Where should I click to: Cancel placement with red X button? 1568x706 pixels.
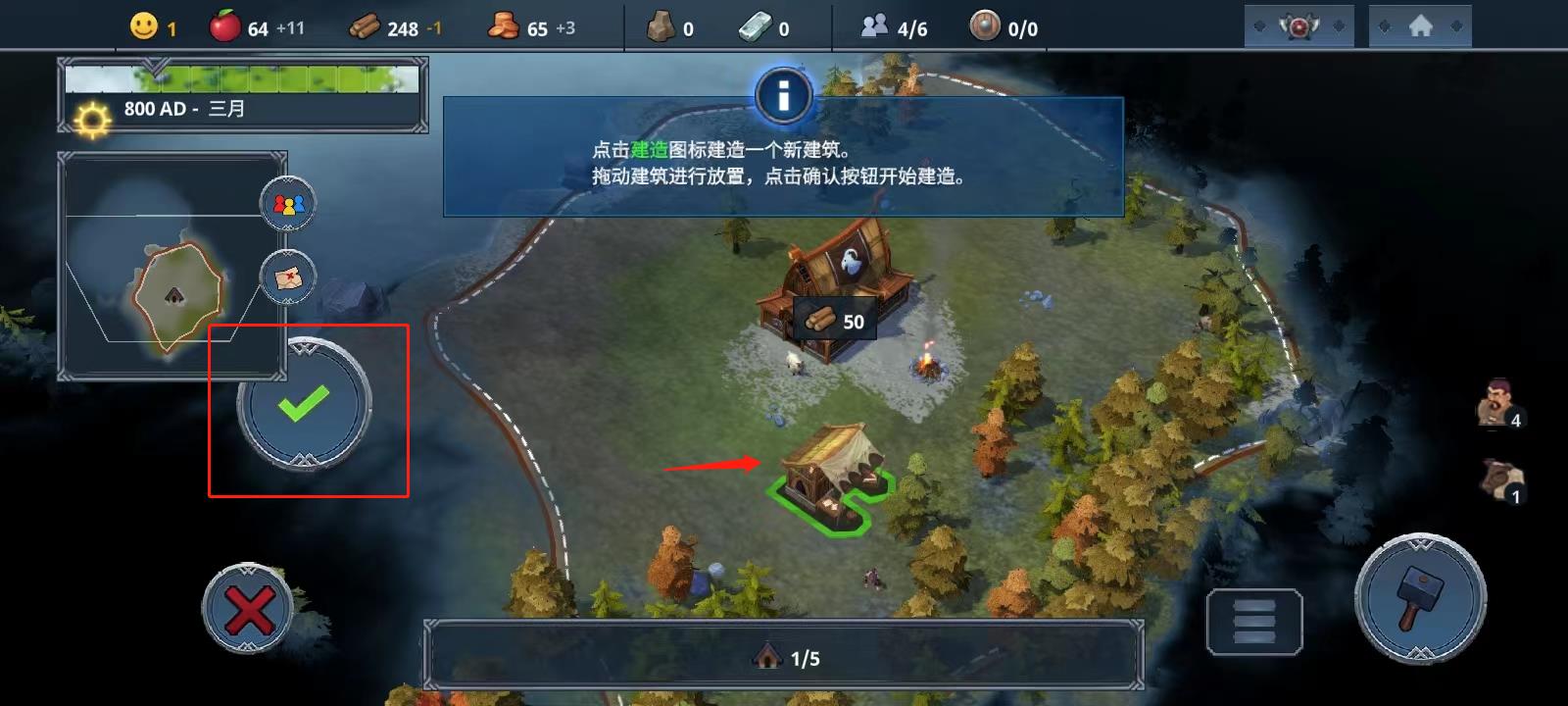click(x=248, y=608)
